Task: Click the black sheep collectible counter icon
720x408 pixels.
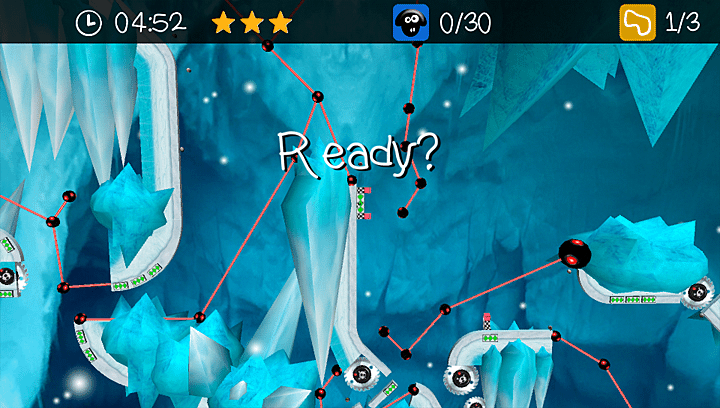Action: pos(410,22)
